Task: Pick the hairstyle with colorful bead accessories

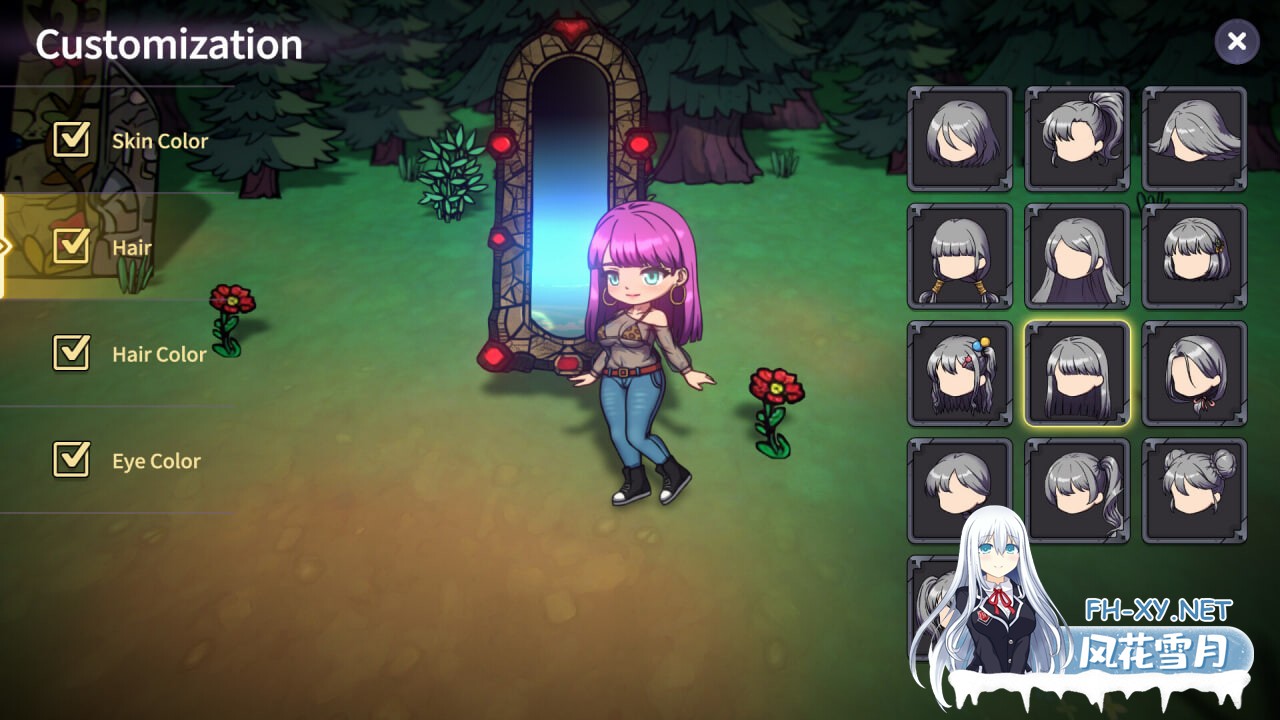Action: 959,373
